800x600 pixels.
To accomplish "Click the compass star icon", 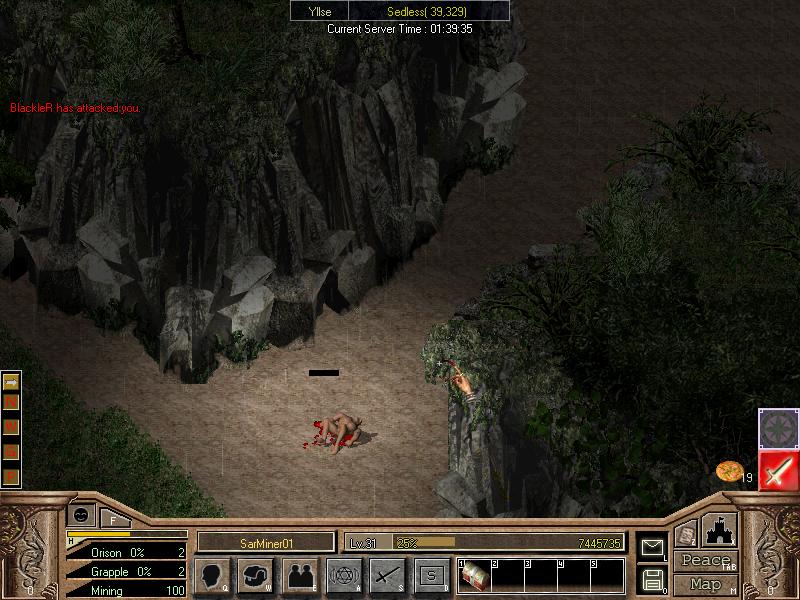I will click(x=777, y=427).
